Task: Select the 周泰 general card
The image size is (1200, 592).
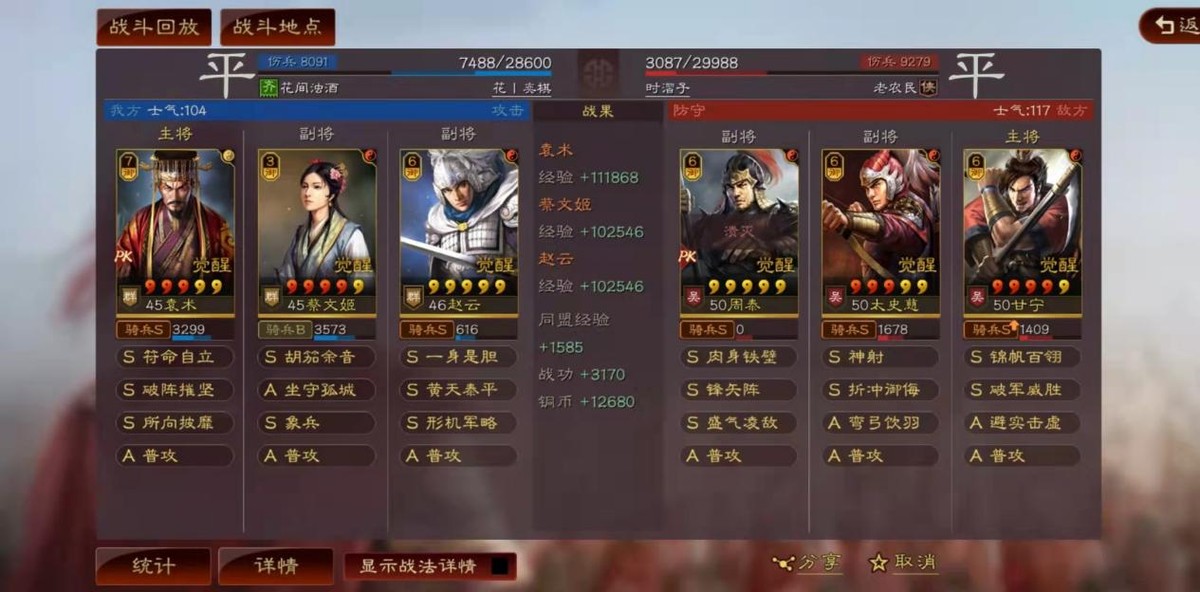Action: pyautogui.click(x=739, y=230)
